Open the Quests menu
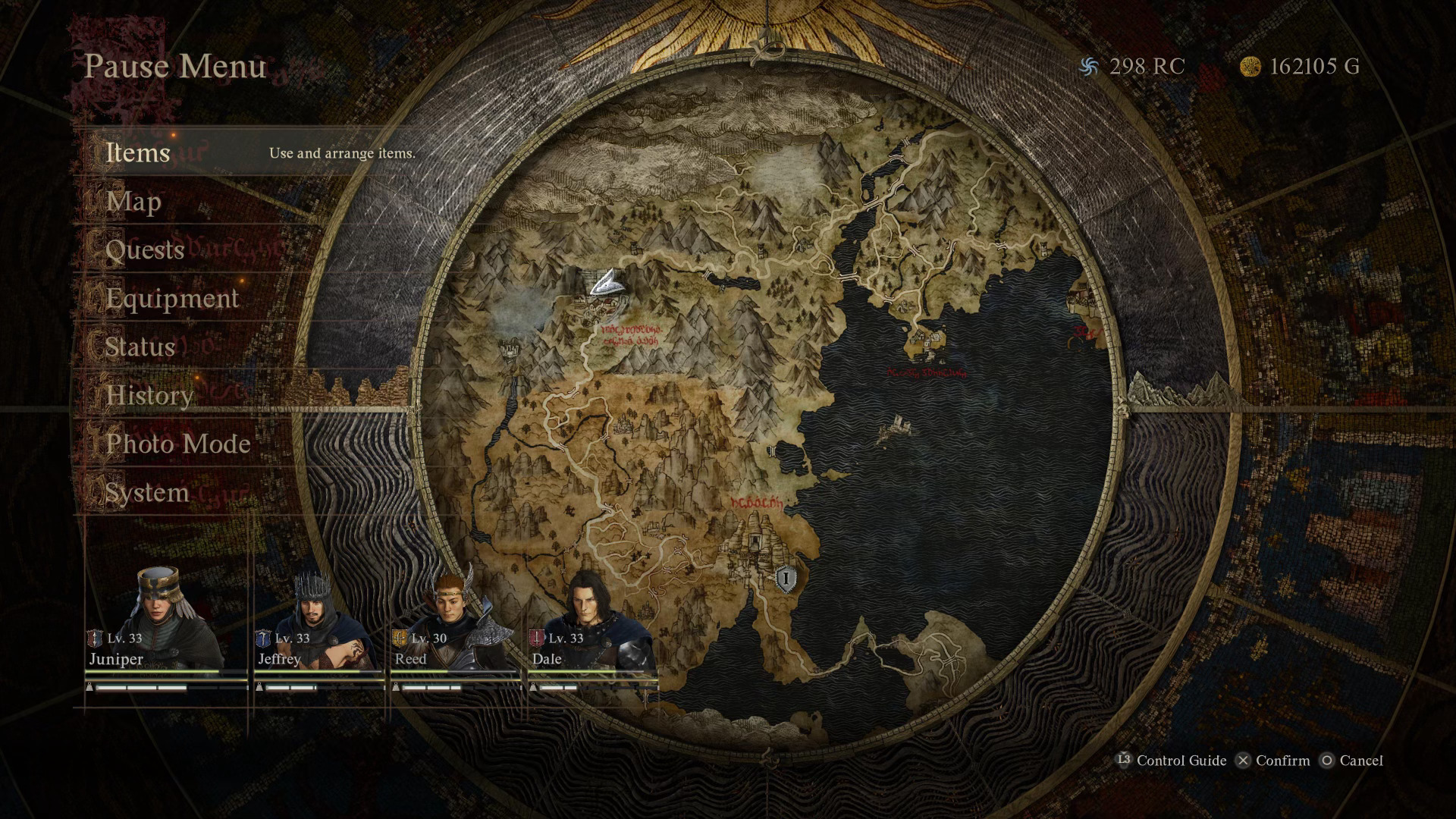Screen dimensions: 1456x819 [x=145, y=250]
